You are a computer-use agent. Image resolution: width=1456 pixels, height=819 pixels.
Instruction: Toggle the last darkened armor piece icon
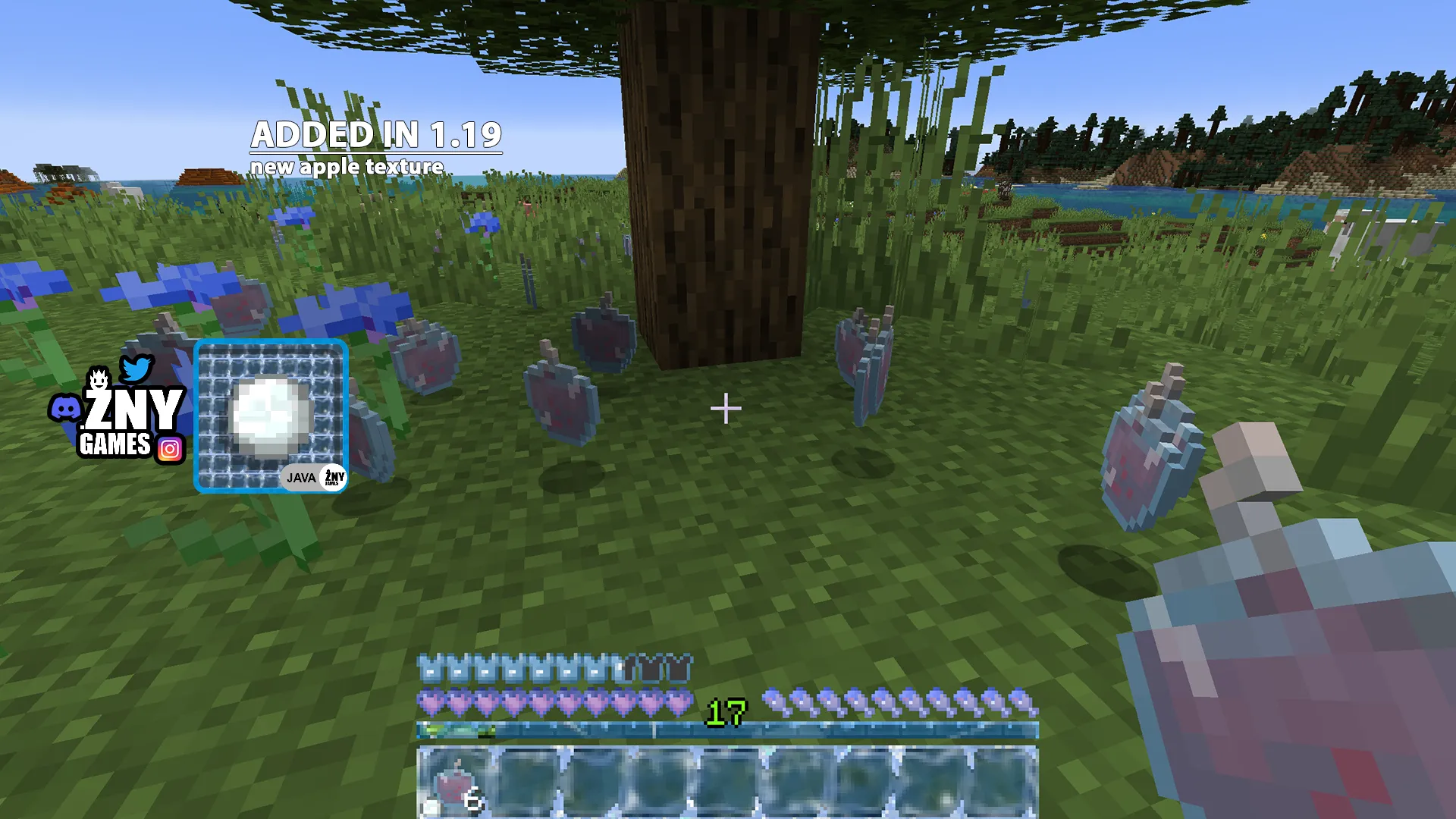(x=679, y=667)
